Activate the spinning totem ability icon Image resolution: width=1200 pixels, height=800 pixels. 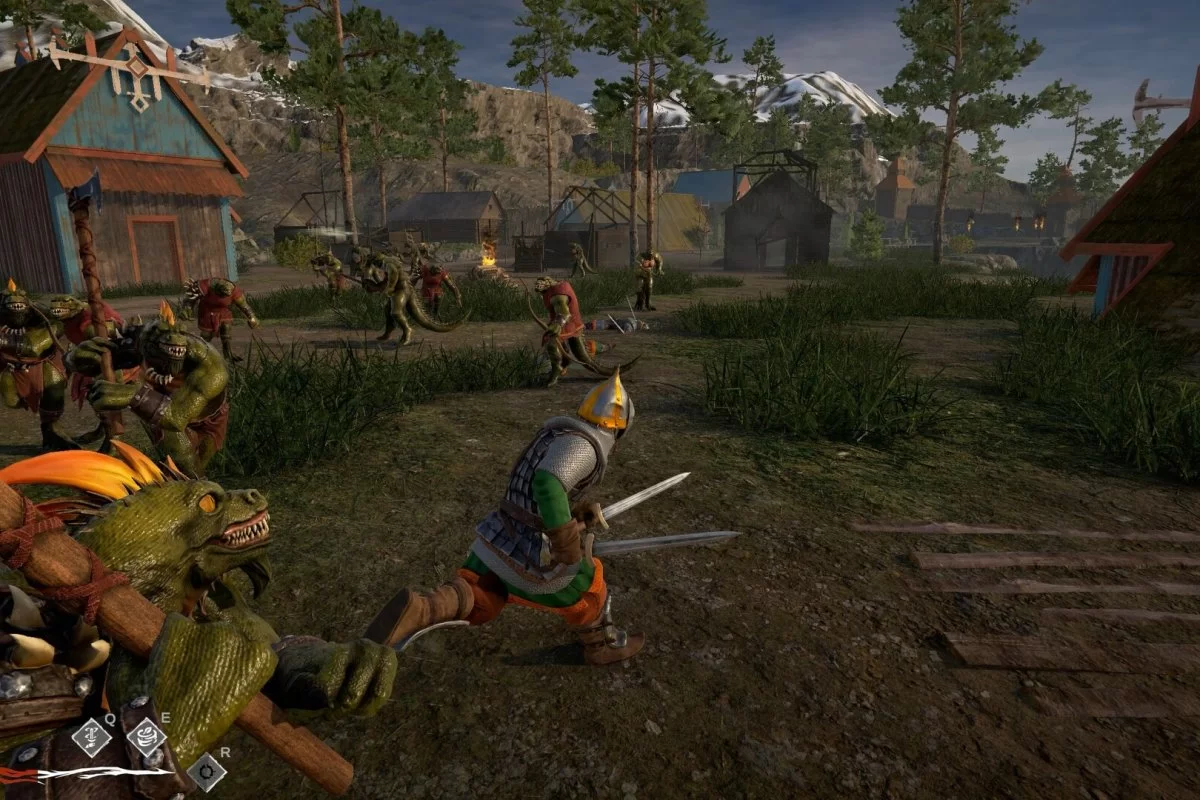point(91,738)
